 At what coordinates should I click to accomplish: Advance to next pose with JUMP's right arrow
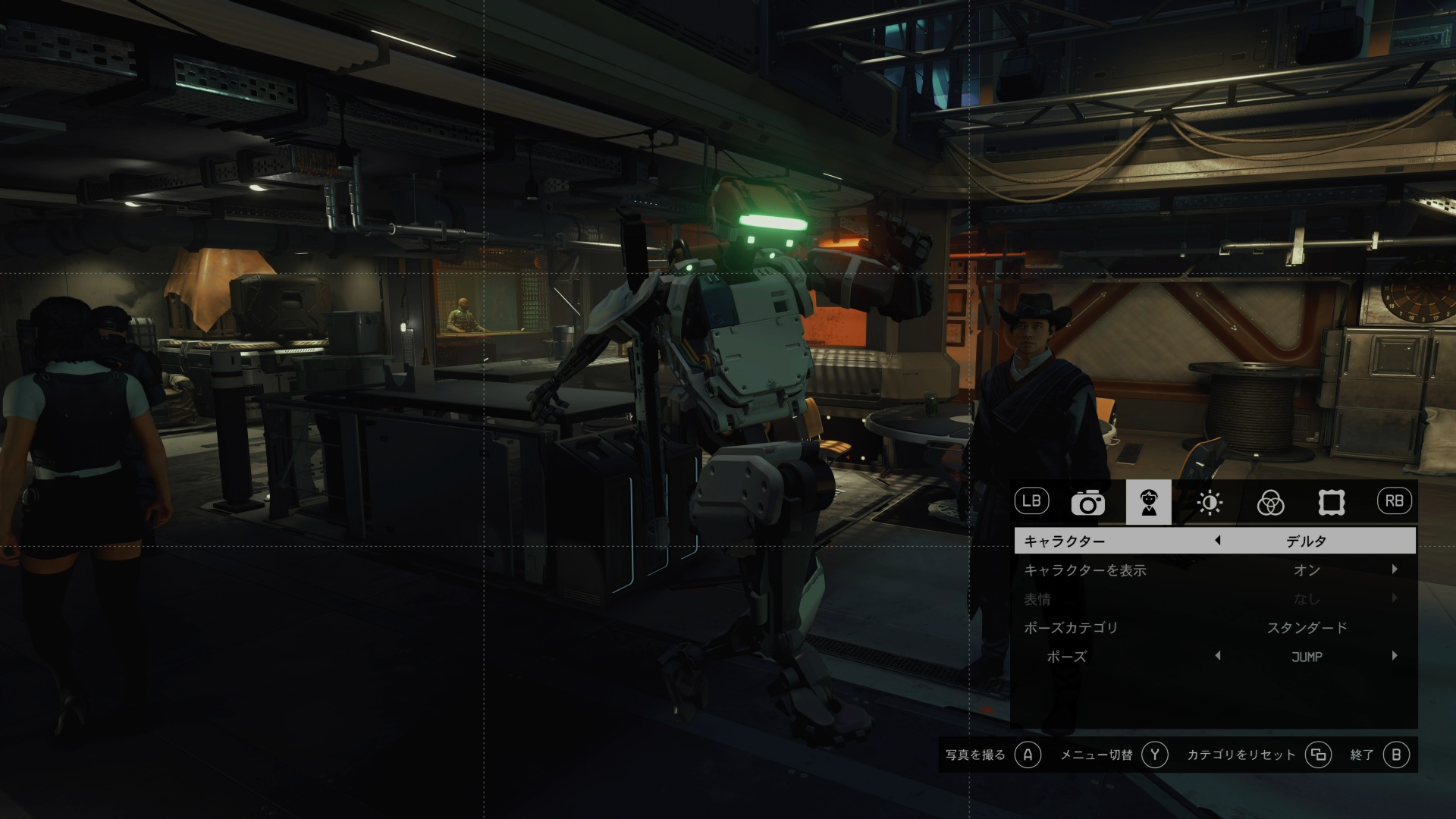tap(1394, 656)
